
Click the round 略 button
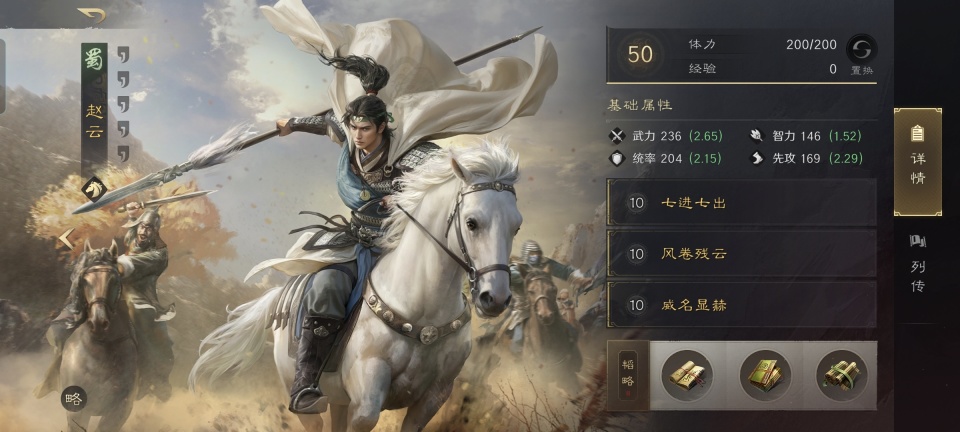(x=73, y=398)
